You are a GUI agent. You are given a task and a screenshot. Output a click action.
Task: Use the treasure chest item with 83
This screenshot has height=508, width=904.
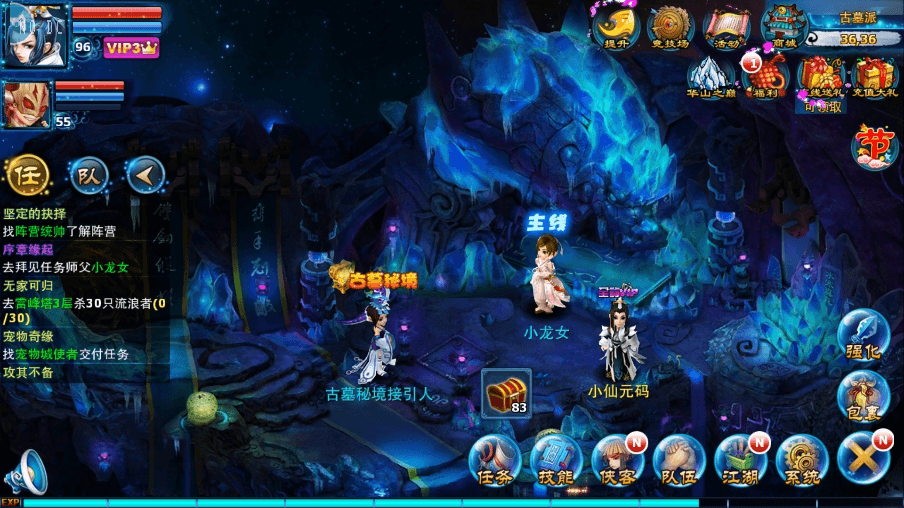(x=506, y=393)
